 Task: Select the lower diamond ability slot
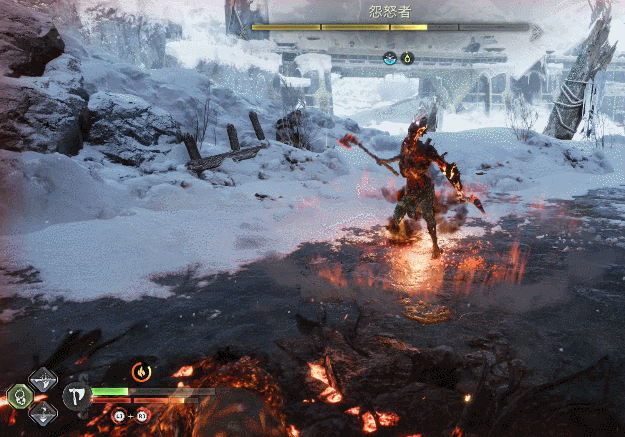click(x=43, y=413)
